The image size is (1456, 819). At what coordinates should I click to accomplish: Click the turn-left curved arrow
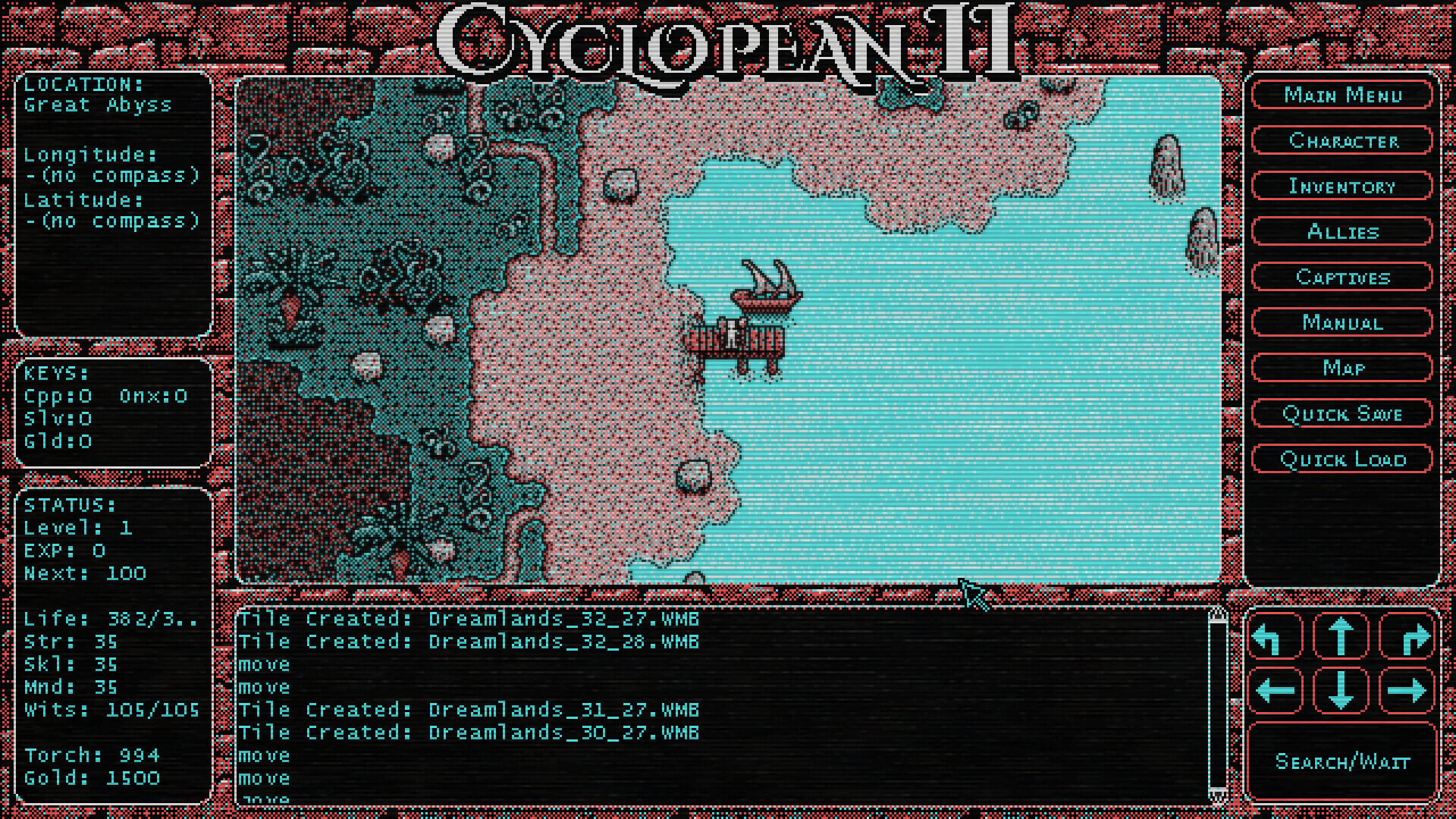click(x=1275, y=636)
